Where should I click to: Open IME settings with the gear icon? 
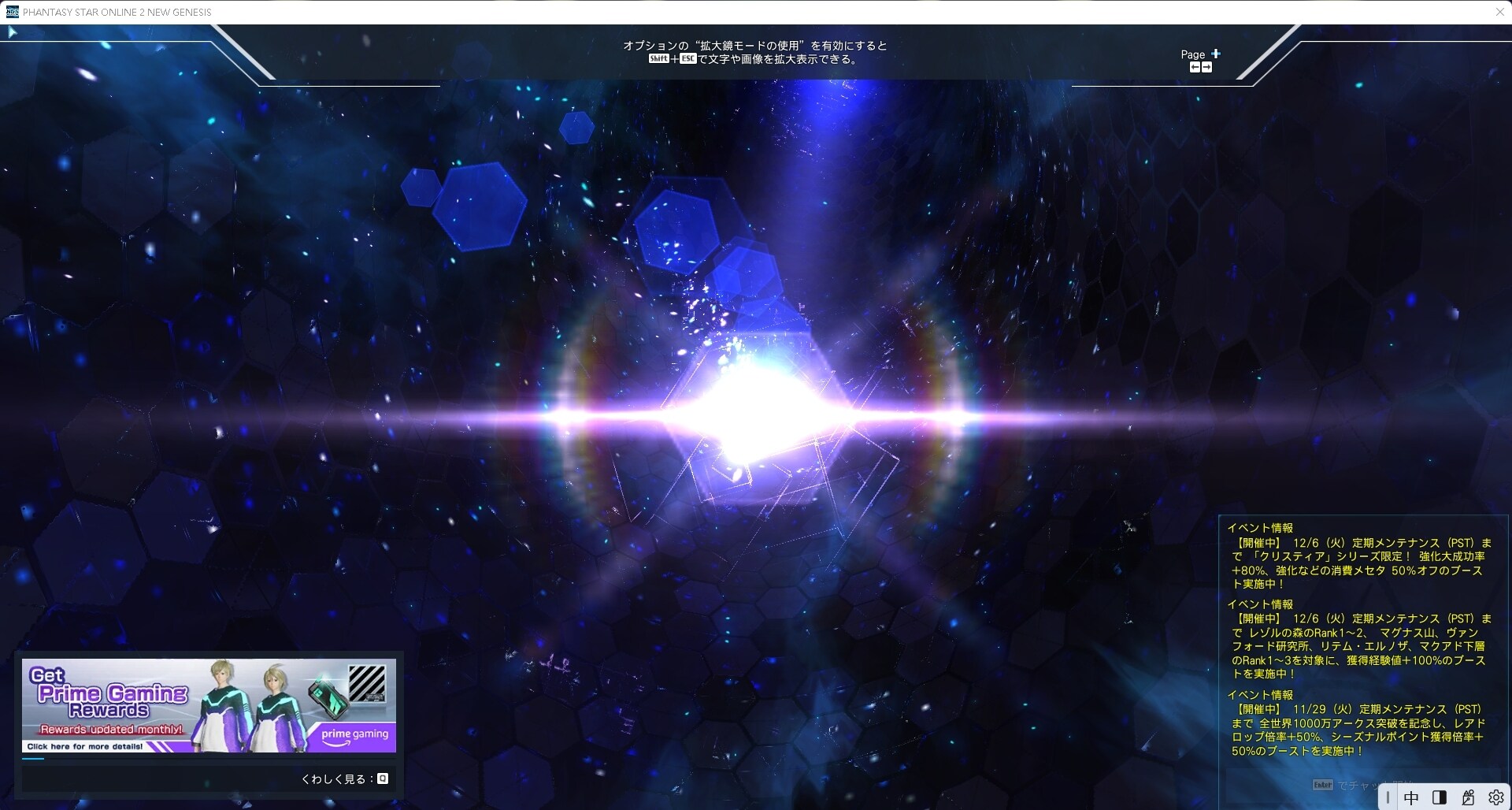[x=1495, y=797]
